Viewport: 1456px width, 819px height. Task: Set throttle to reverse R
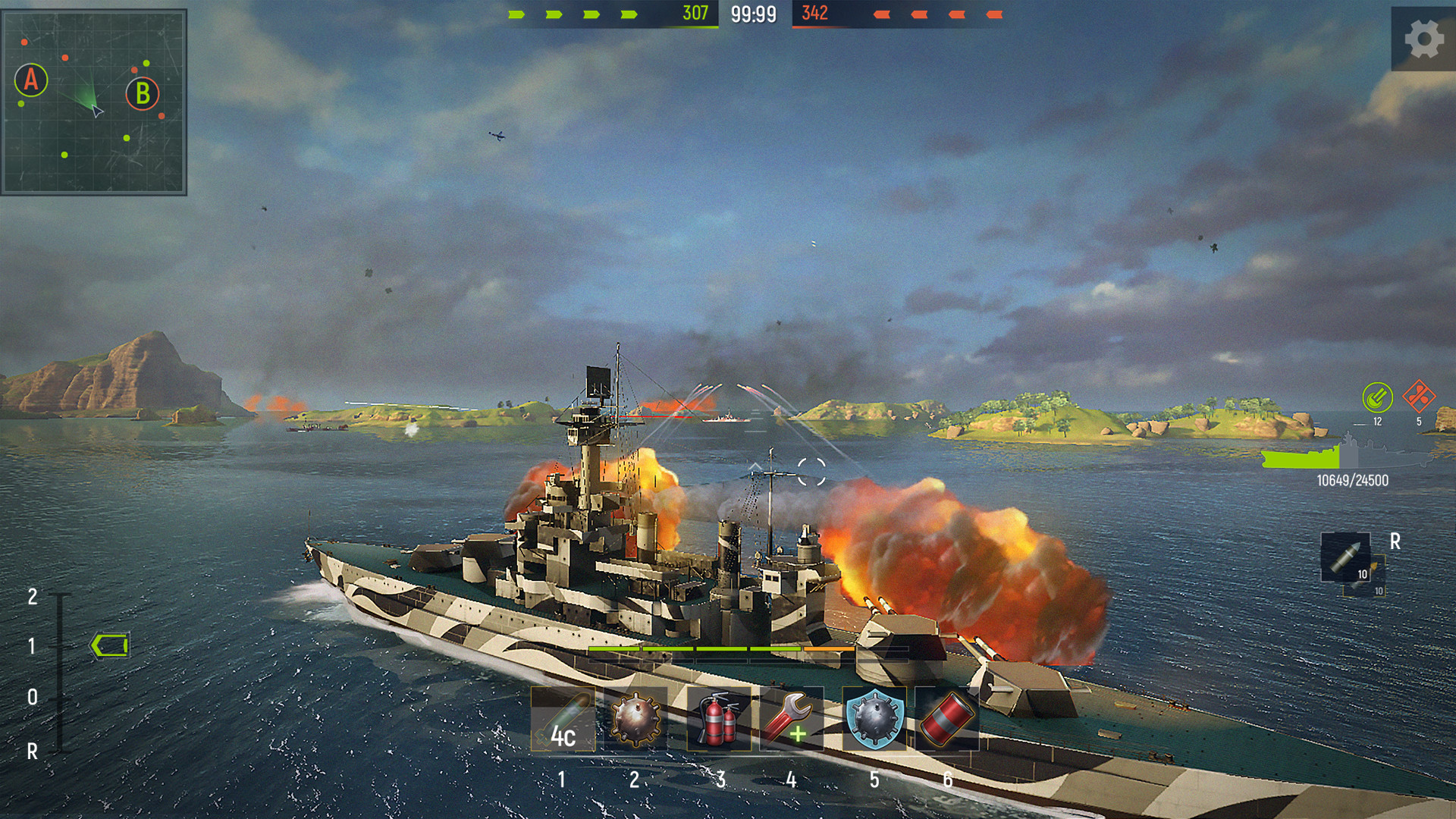(x=33, y=752)
